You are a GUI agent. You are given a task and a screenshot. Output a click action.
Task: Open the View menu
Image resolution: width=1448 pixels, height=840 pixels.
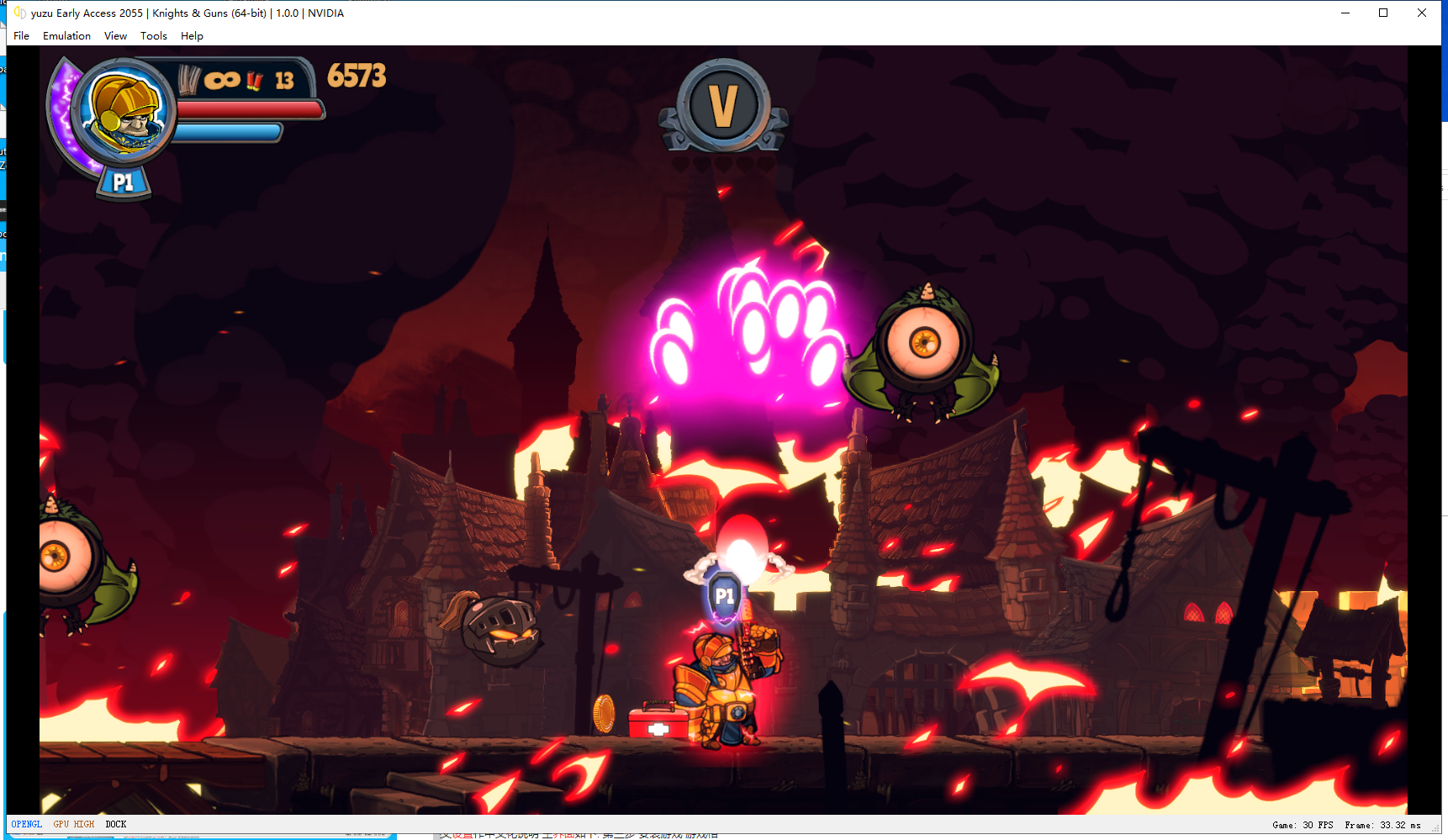pos(115,36)
